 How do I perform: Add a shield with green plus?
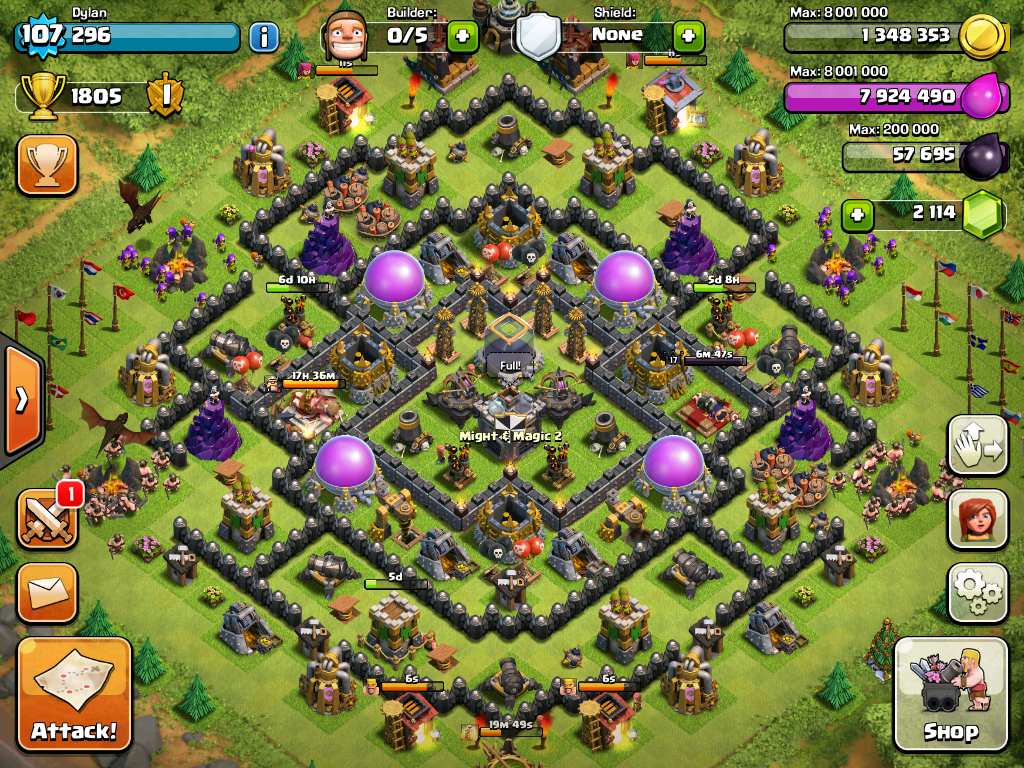pyautogui.click(x=688, y=37)
